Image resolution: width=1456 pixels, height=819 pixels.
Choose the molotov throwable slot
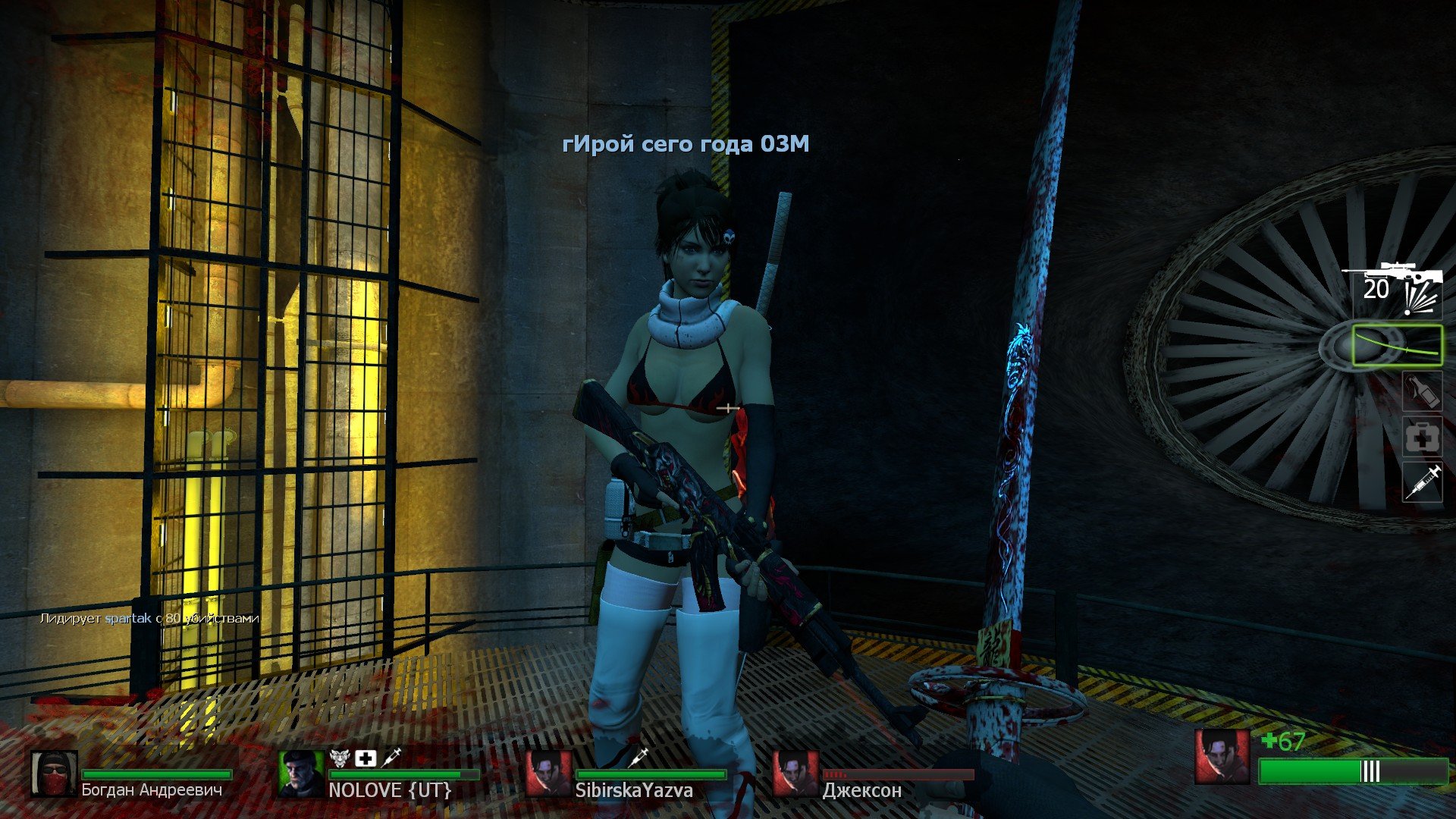point(1422,392)
